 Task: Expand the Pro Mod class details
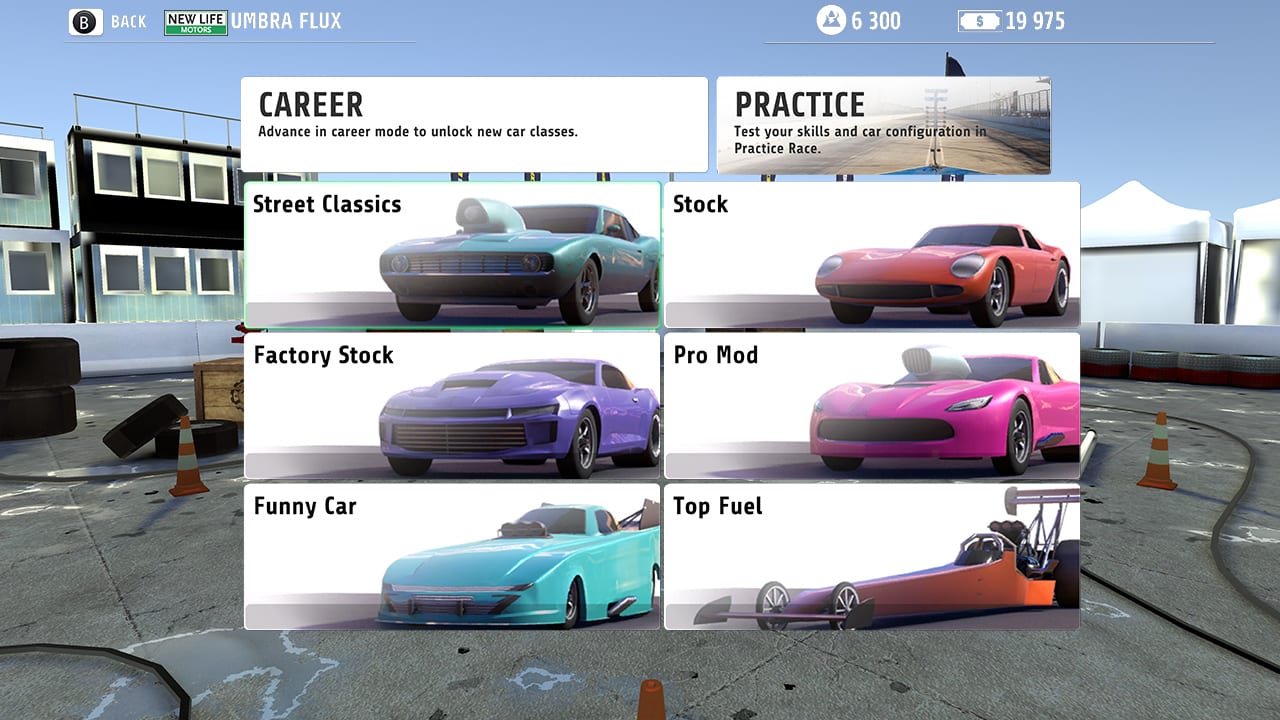(872, 406)
